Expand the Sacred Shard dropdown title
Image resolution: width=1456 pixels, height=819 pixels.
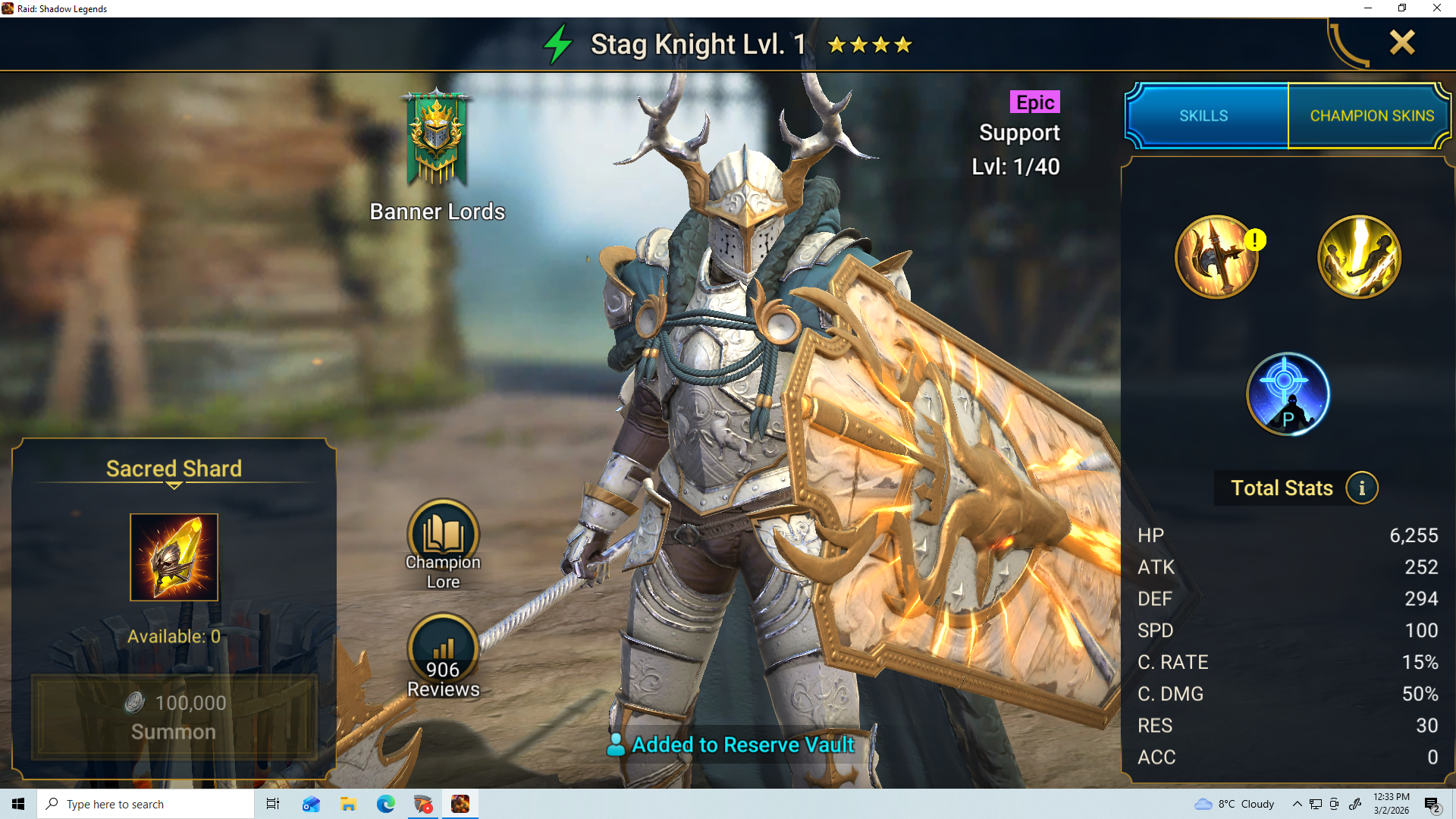[174, 469]
